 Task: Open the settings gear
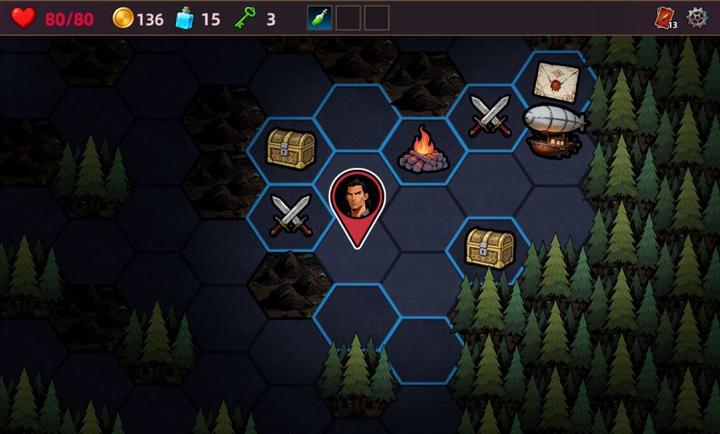[697, 18]
